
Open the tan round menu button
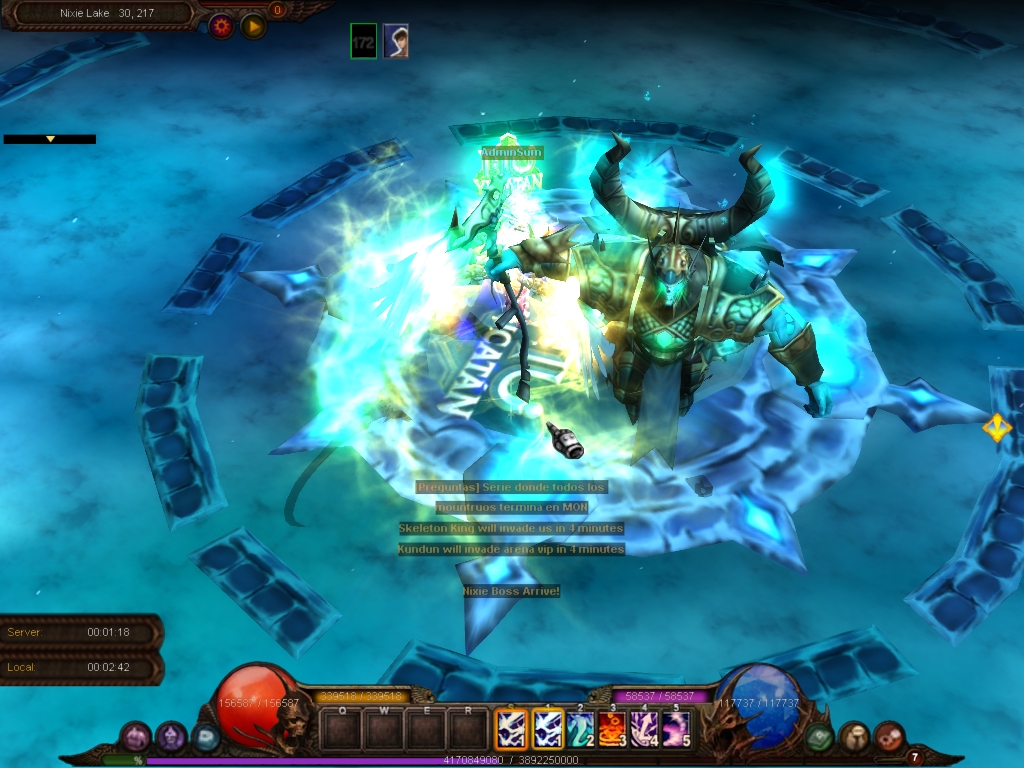(853, 737)
